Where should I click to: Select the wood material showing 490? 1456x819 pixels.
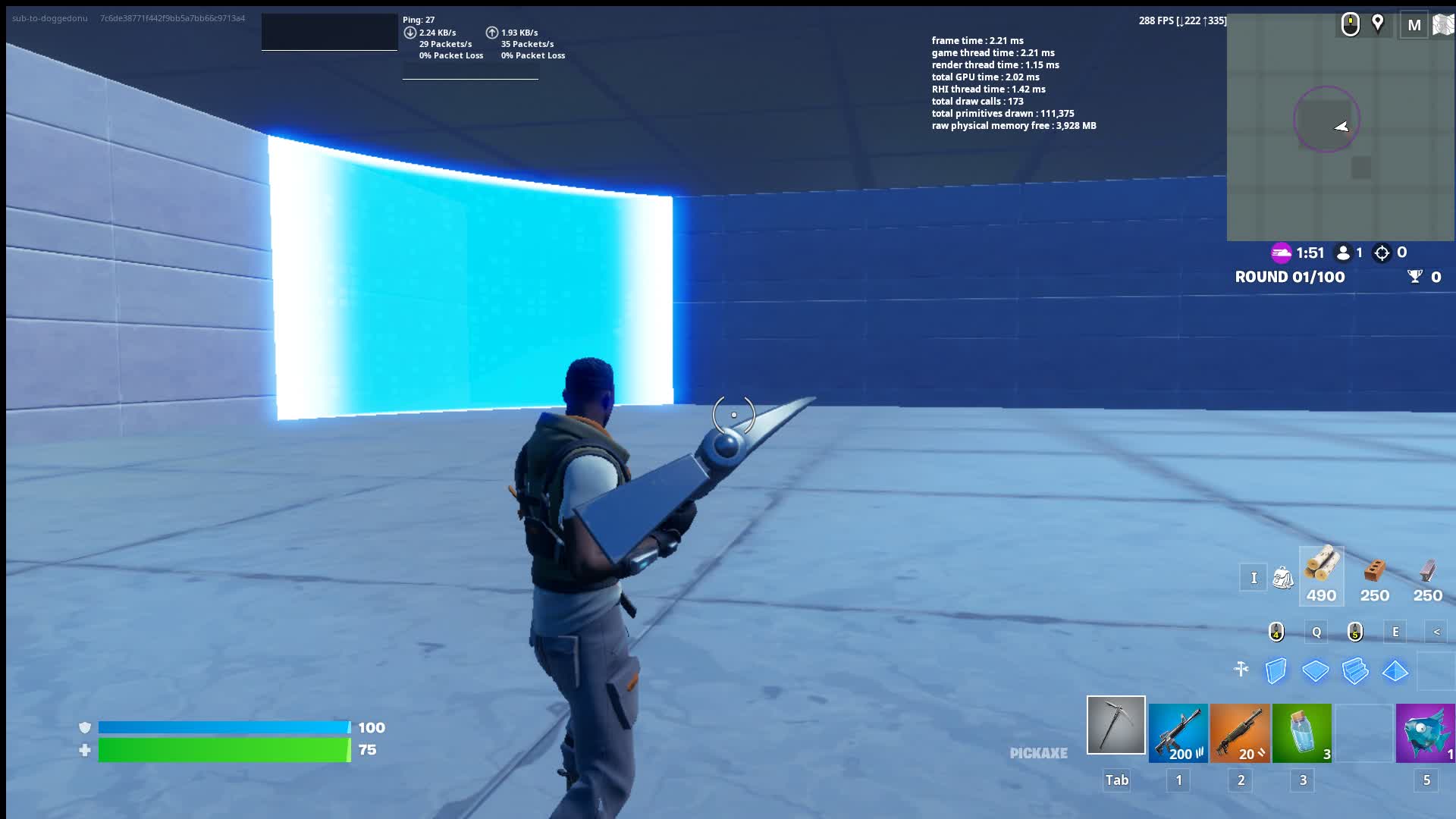point(1320,574)
